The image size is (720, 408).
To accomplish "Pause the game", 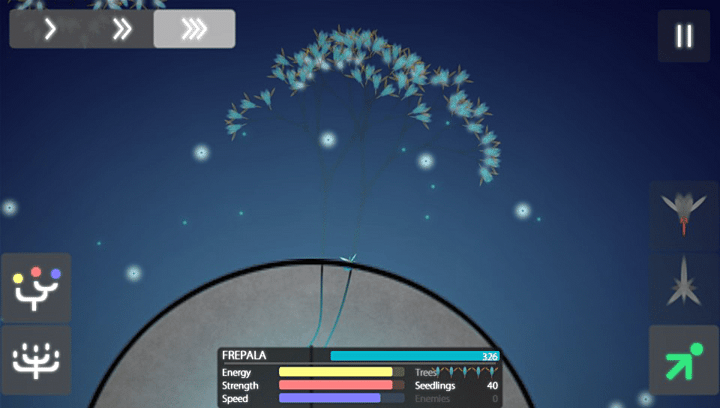I will (684, 36).
